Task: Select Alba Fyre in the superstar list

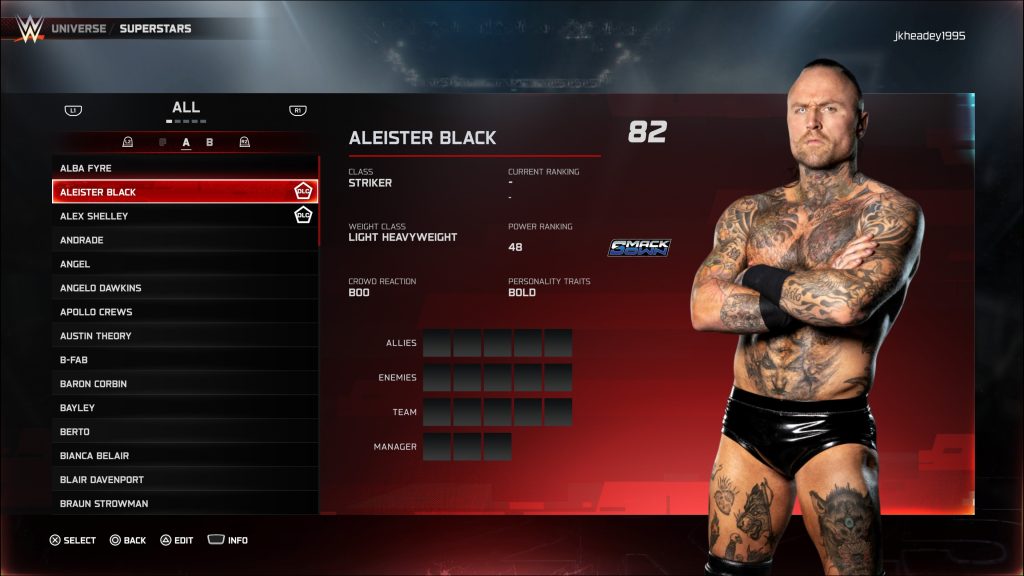Action: 185,168
